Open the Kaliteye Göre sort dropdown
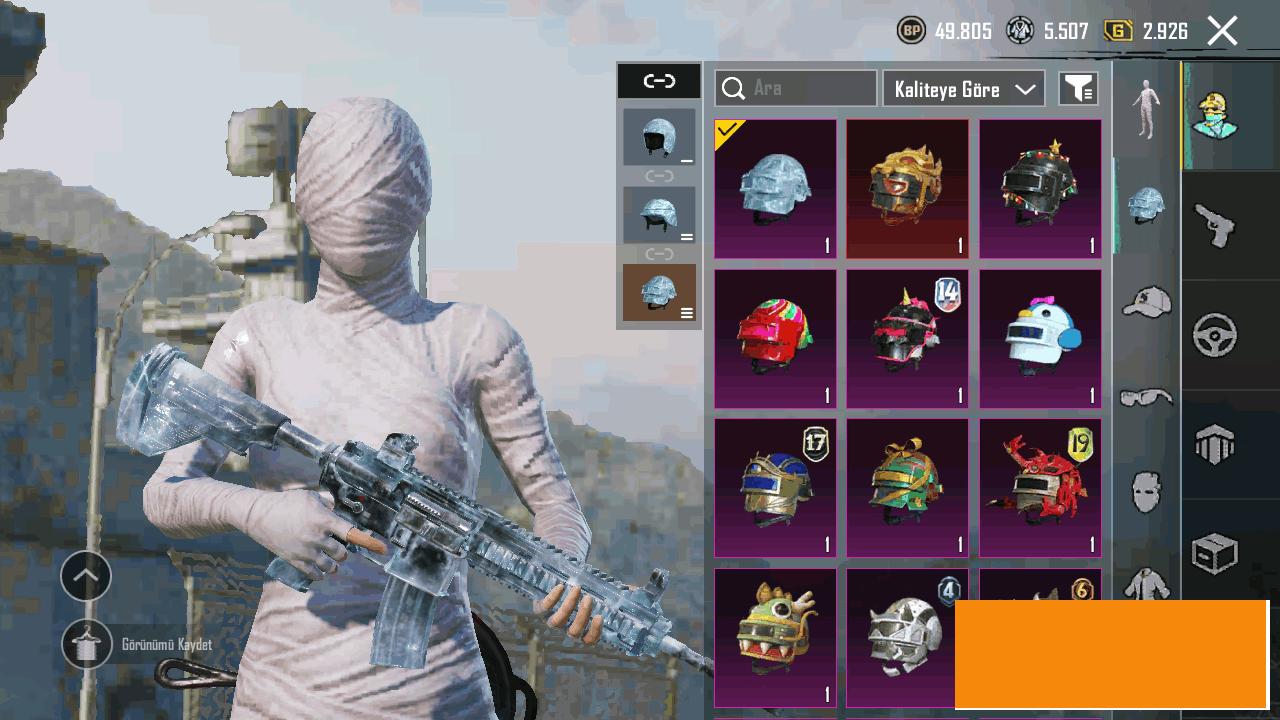 point(964,89)
